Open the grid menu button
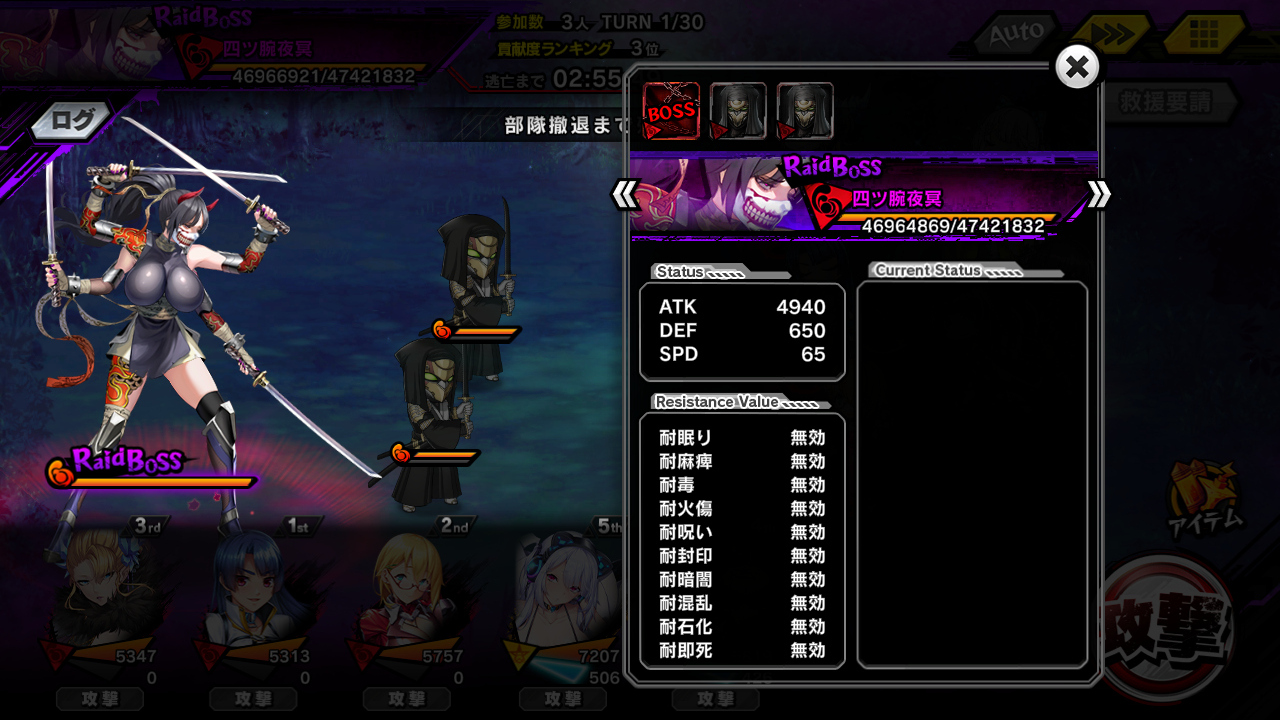This screenshot has width=1280, height=720. (x=1203, y=36)
